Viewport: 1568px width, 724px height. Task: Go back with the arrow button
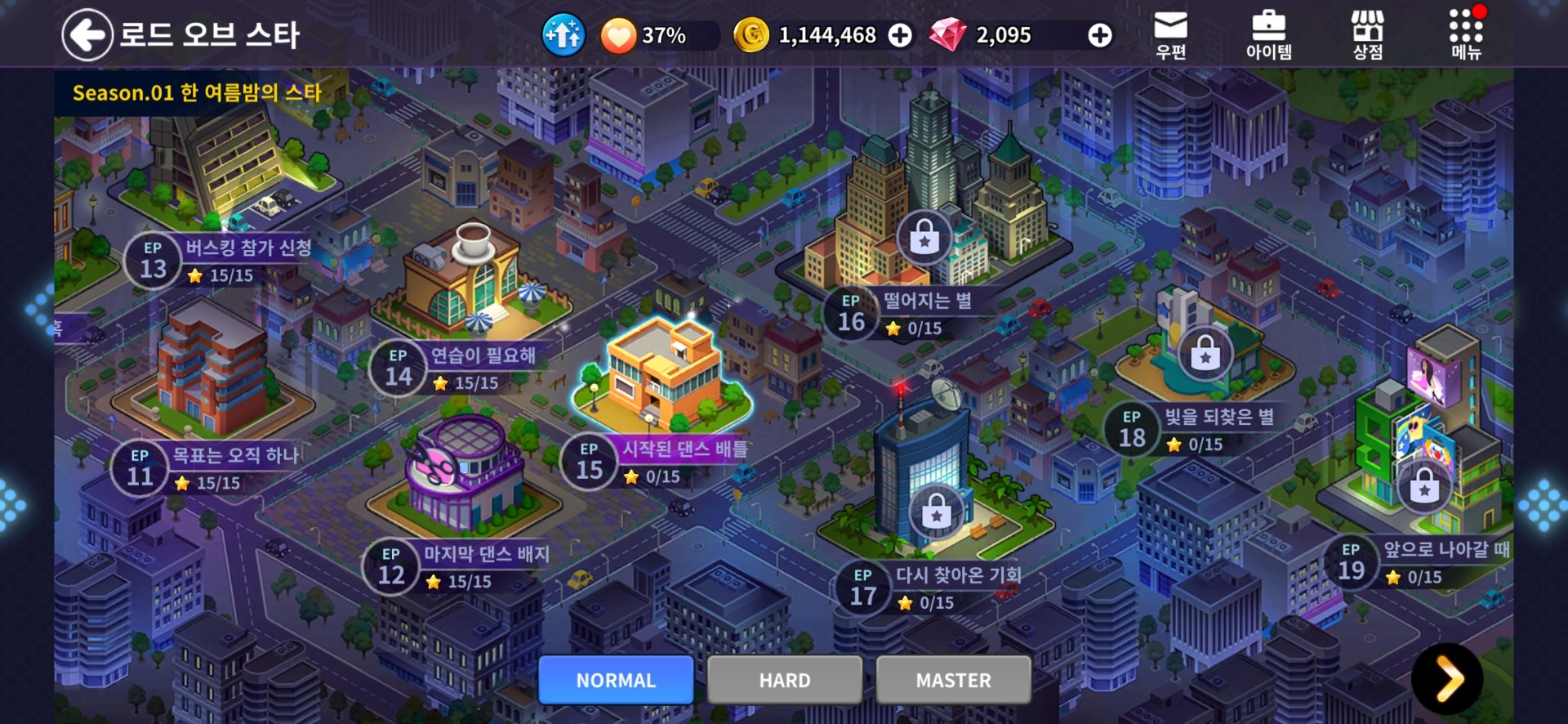click(87, 35)
